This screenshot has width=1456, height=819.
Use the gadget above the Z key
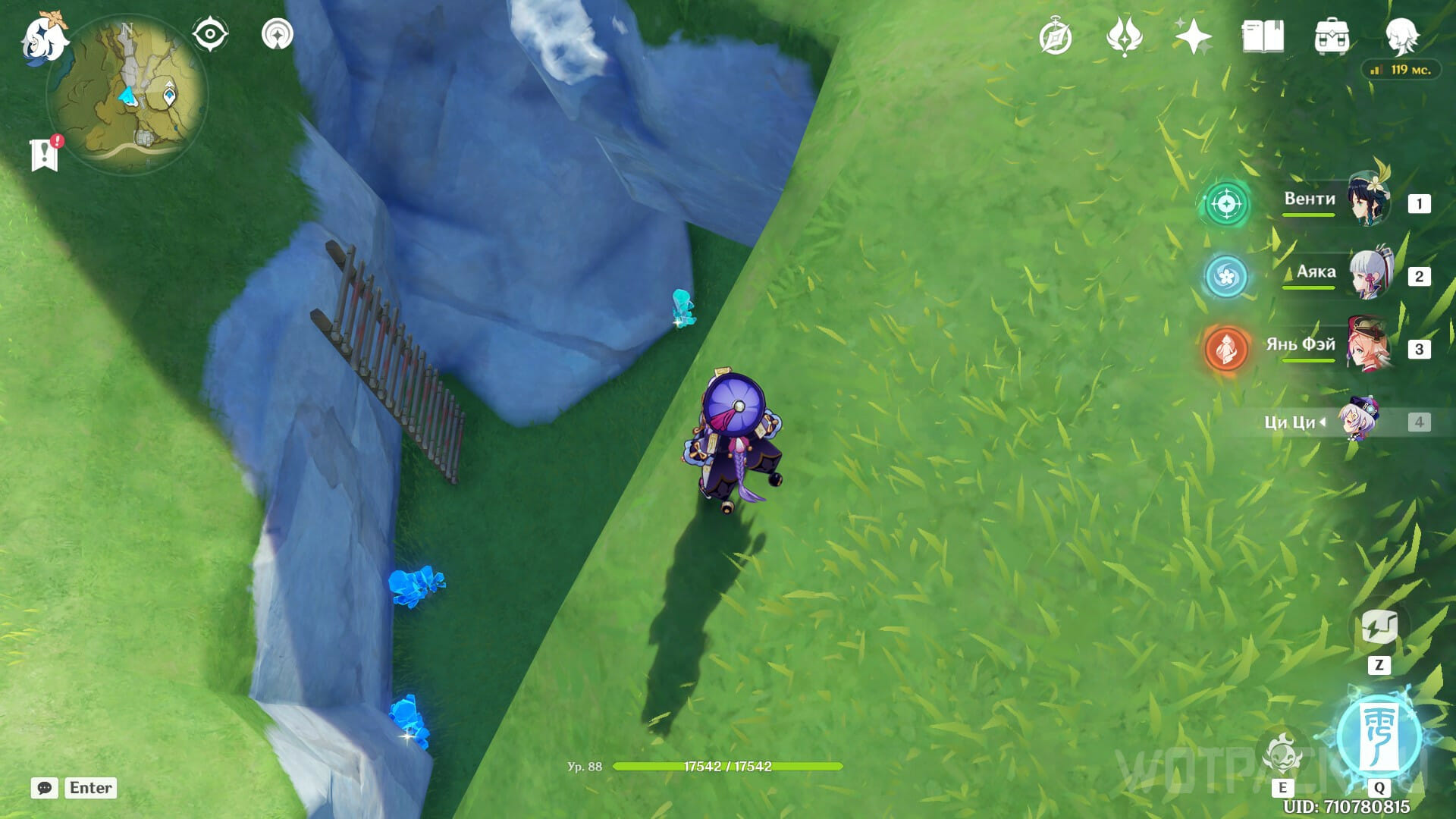(1379, 628)
